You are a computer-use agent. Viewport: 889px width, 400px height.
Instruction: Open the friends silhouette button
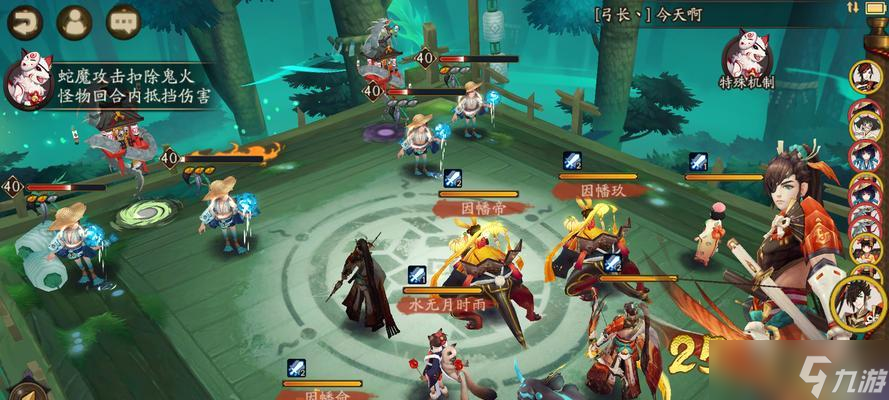tap(74, 19)
